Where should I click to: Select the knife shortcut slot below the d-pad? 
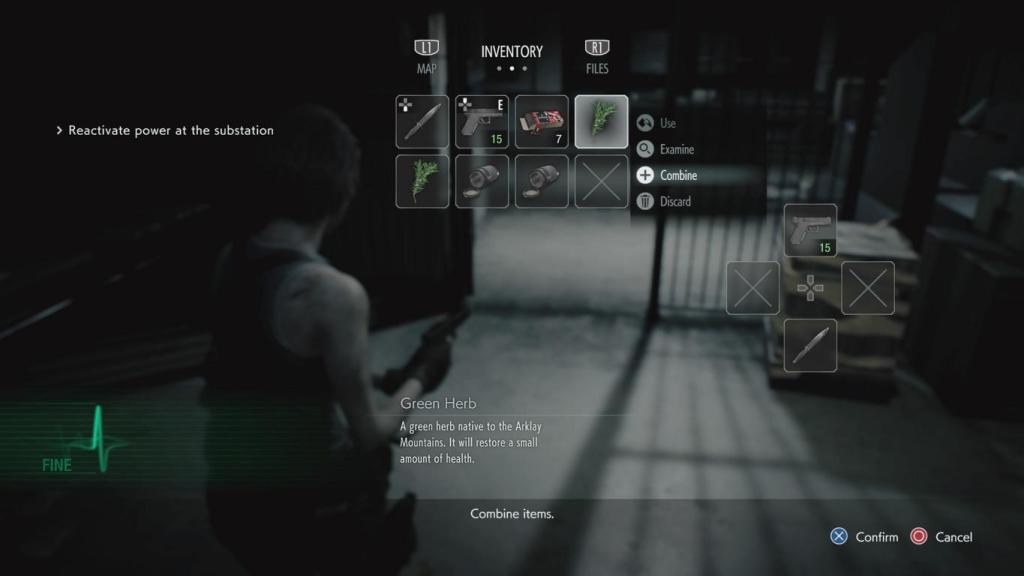click(x=810, y=345)
